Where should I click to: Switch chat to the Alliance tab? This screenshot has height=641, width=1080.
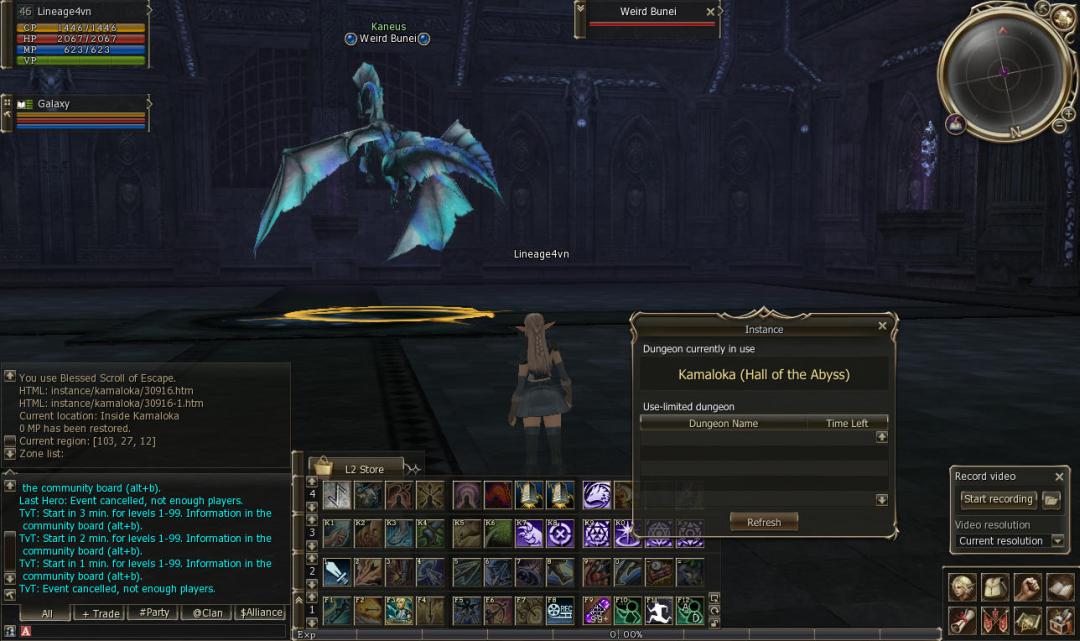click(260, 613)
